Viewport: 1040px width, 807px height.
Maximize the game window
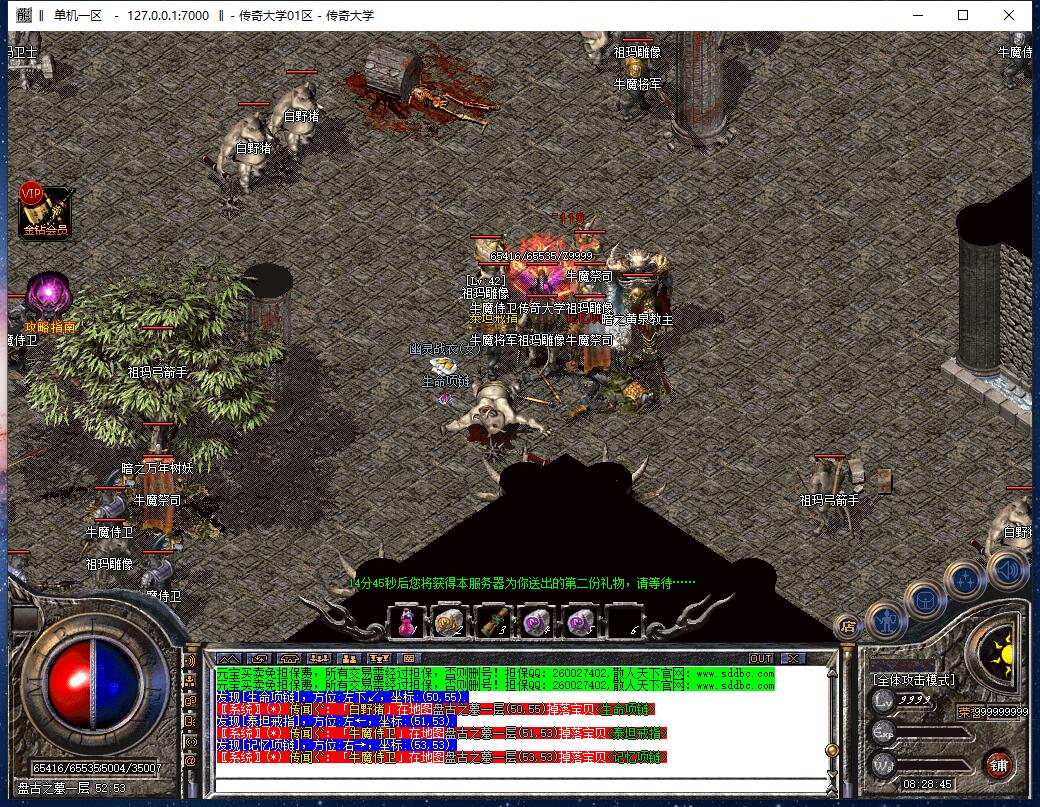click(963, 15)
